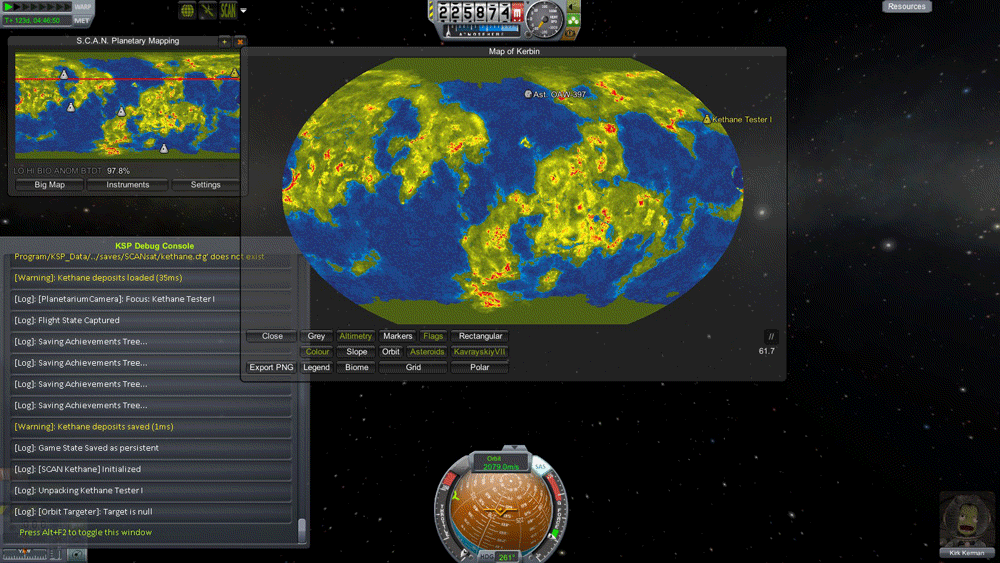Open the SCAN Instruments window
Viewport: 1000px width, 563px height.
[128, 185]
